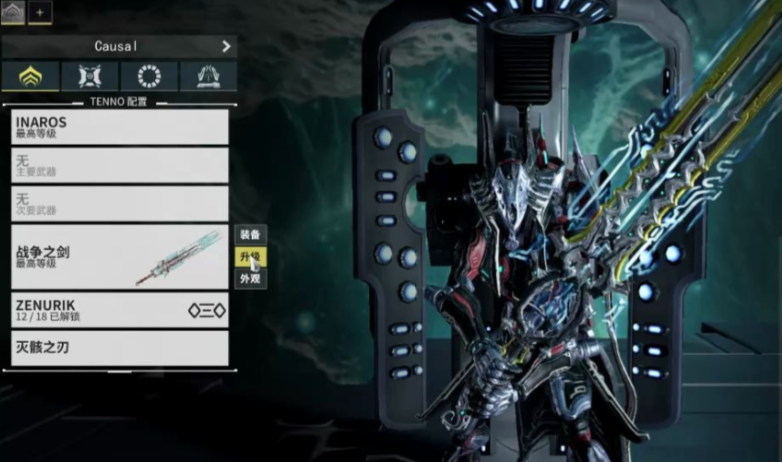Viewport: 782px width, 462px height.
Task: Switch to the fourth tab with ship icon
Action: tap(208, 76)
